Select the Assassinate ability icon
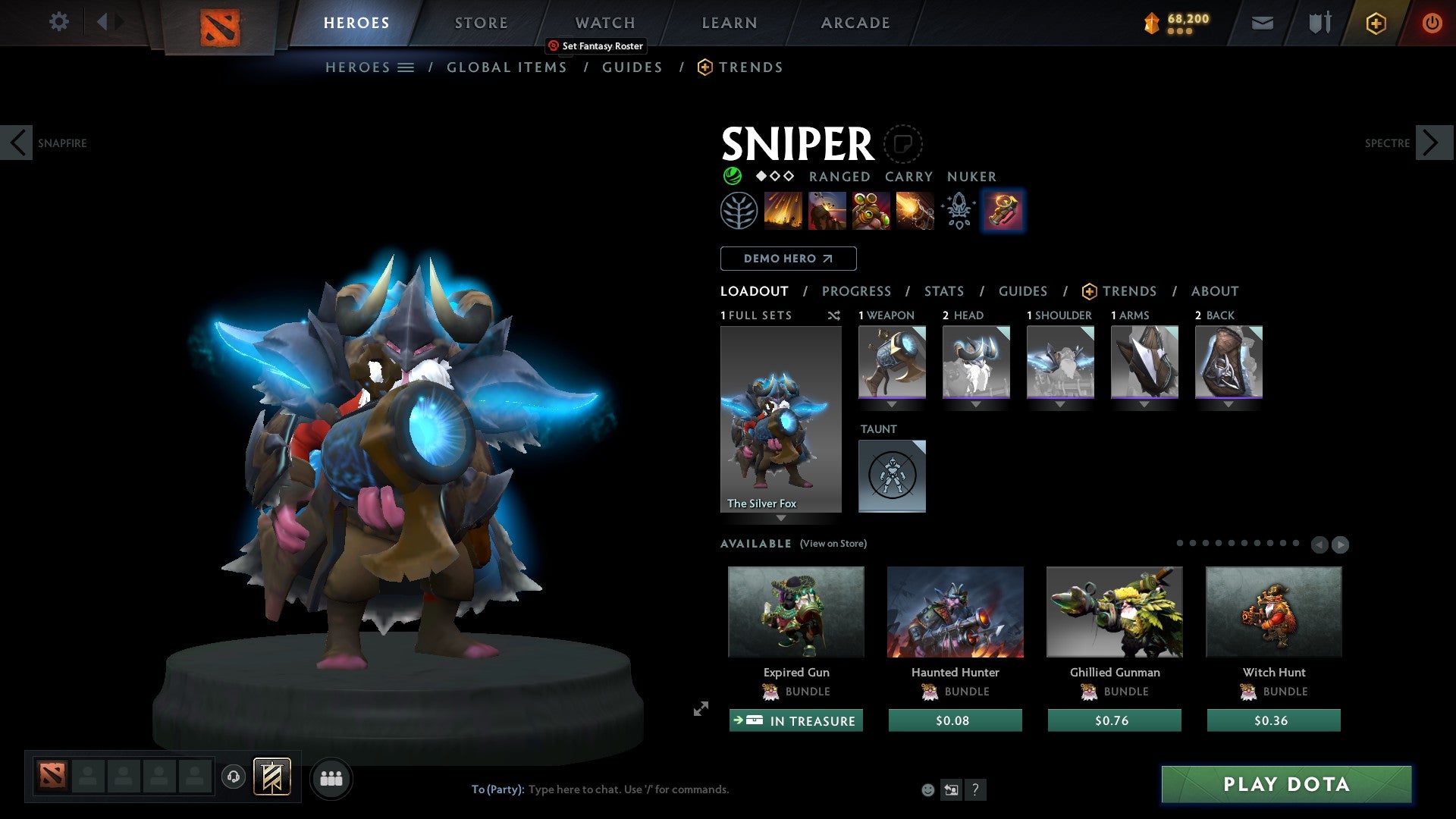Image resolution: width=1456 pixels, height=819 pixels. click(914, 211)
